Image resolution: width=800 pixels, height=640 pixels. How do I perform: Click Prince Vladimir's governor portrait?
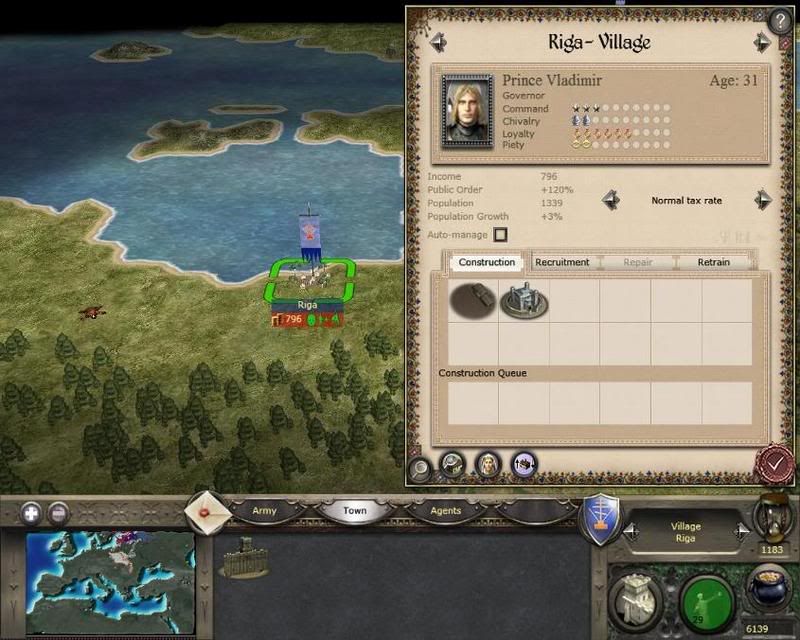coord(467,111)
